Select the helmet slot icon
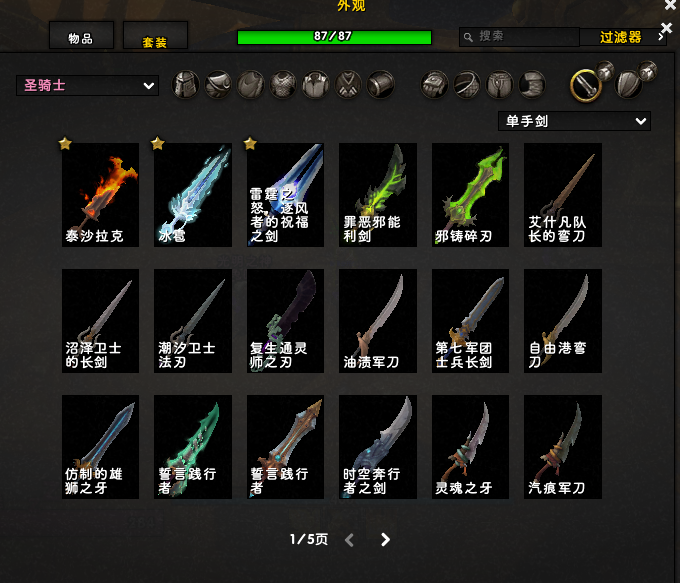Image resolution: width=680 pixels, height=583 pixels. click(187, 85)
